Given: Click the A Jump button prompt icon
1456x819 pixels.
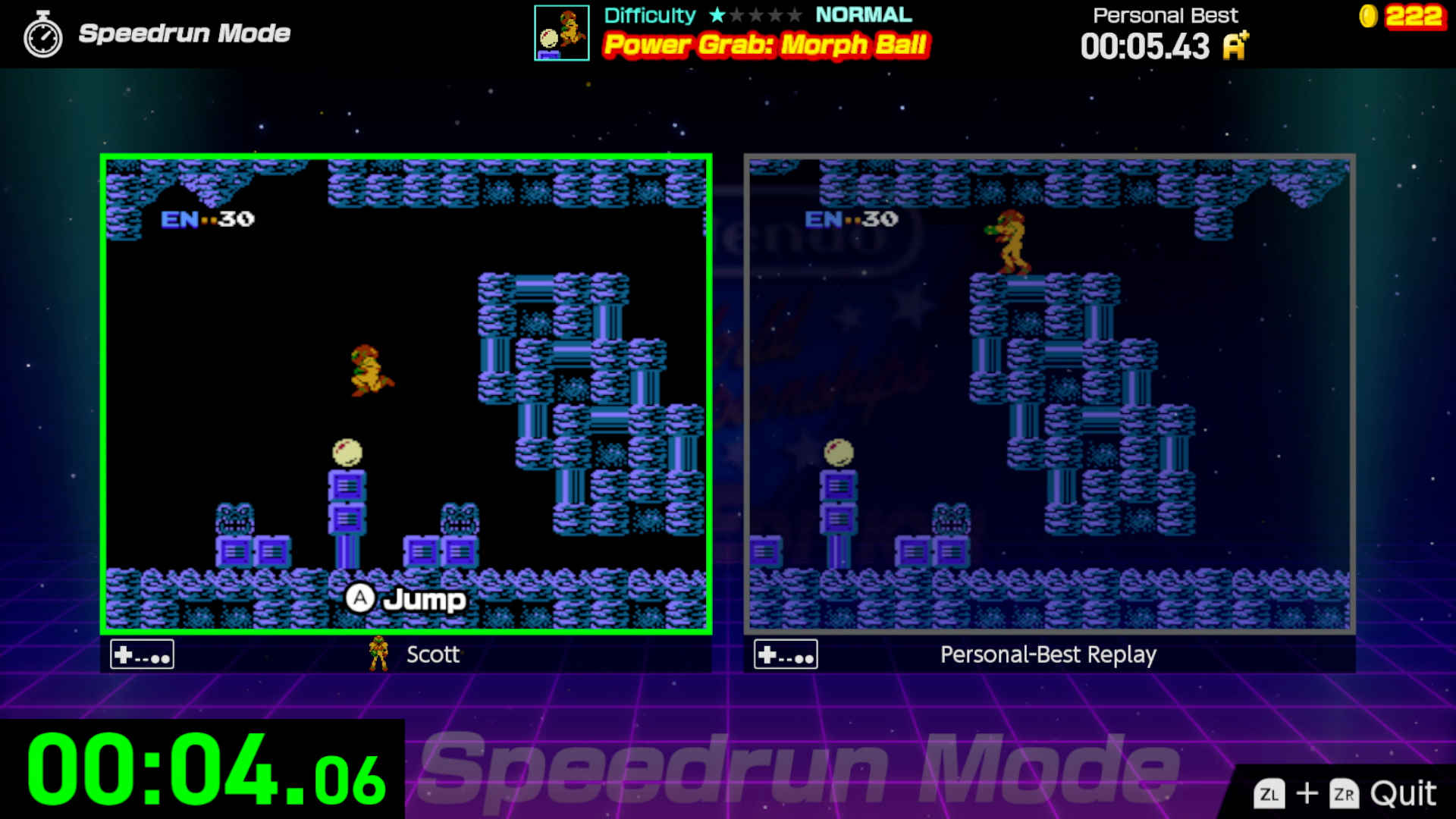Looking at the screenshot, I should [362, 598].
